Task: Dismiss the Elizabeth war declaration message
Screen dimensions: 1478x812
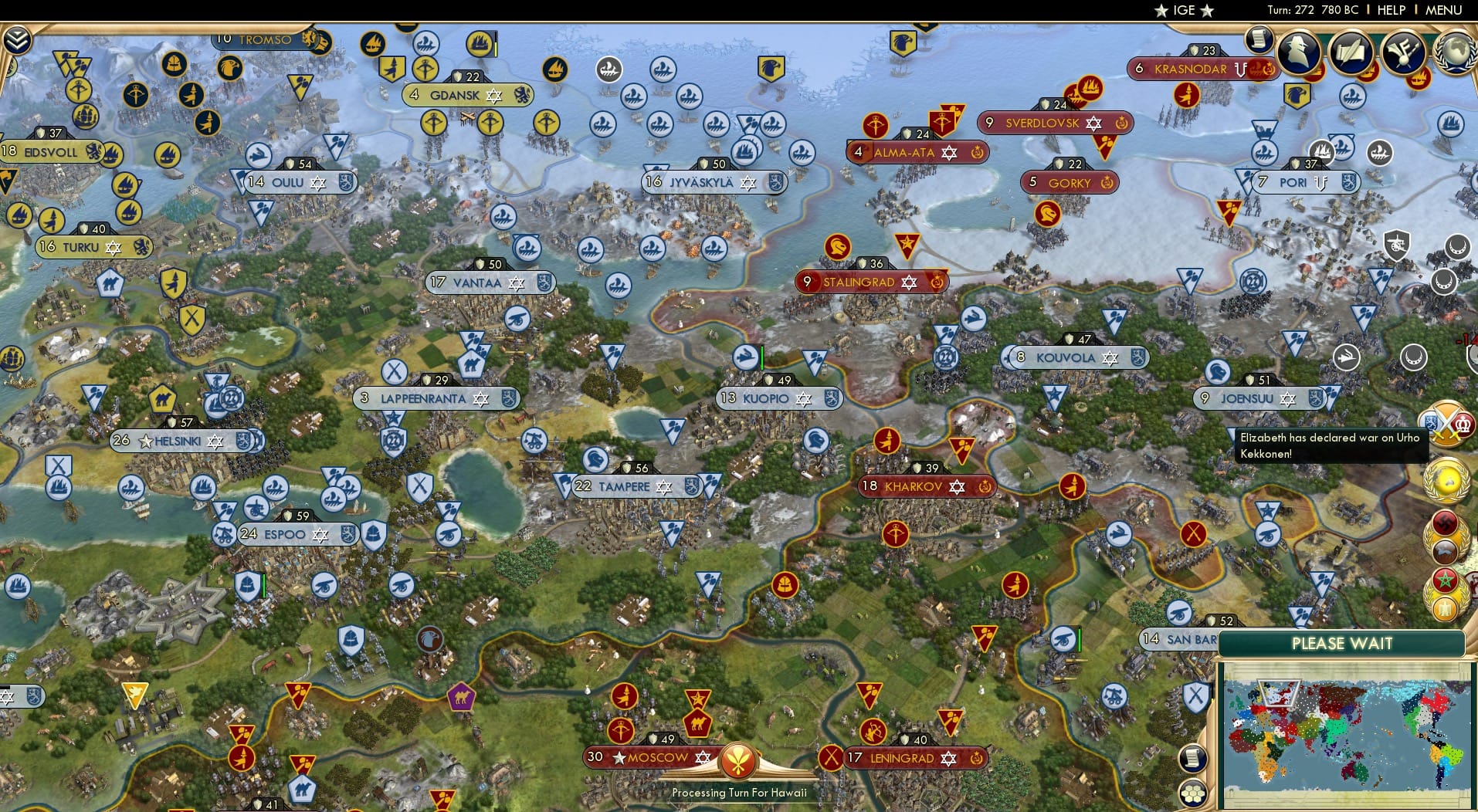Action: point(1332,445)
